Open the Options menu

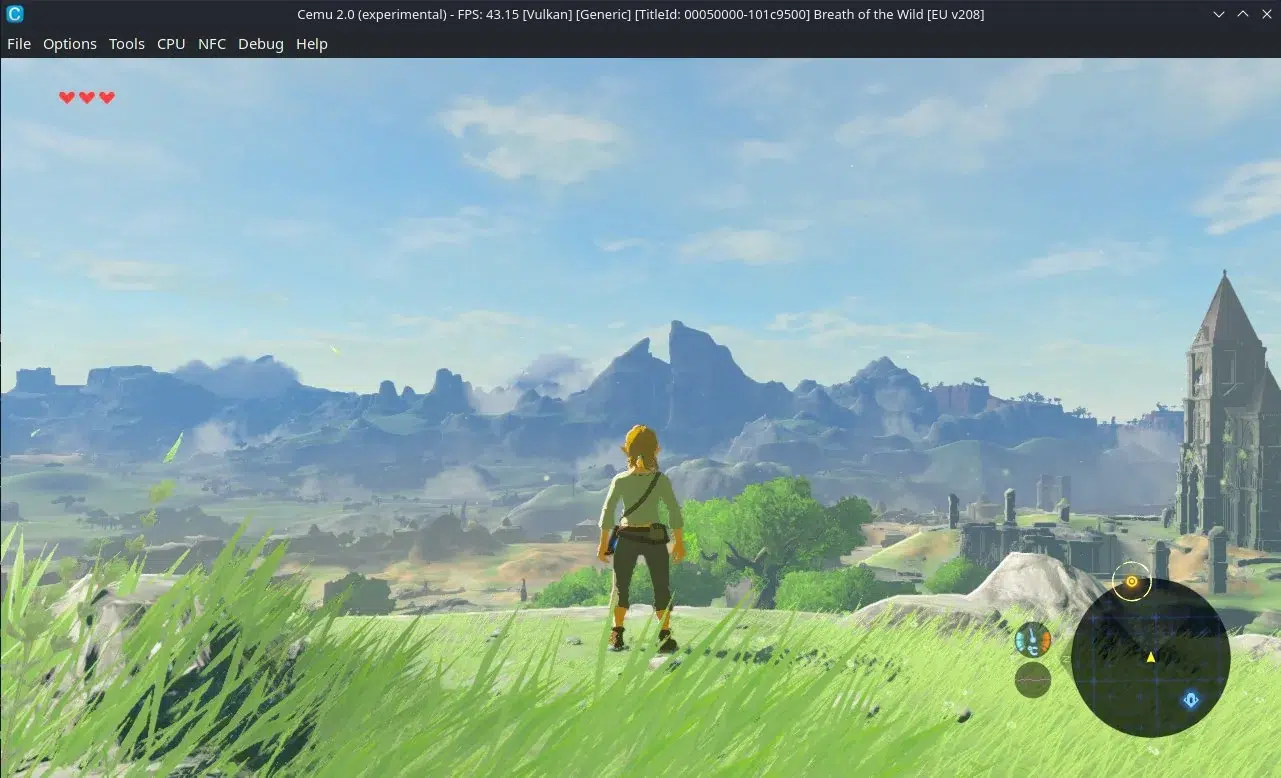click(69, 44)
